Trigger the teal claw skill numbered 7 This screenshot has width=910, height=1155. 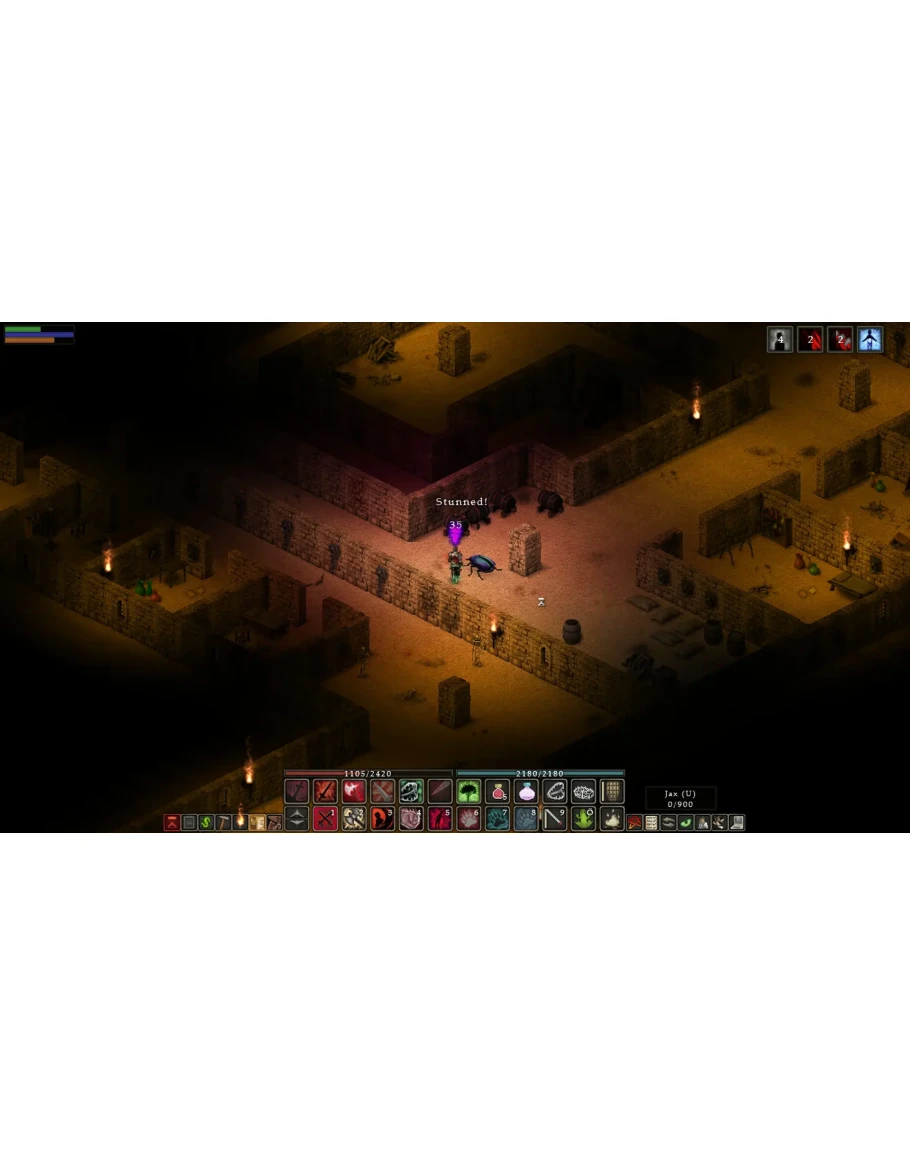click(497, 819)
